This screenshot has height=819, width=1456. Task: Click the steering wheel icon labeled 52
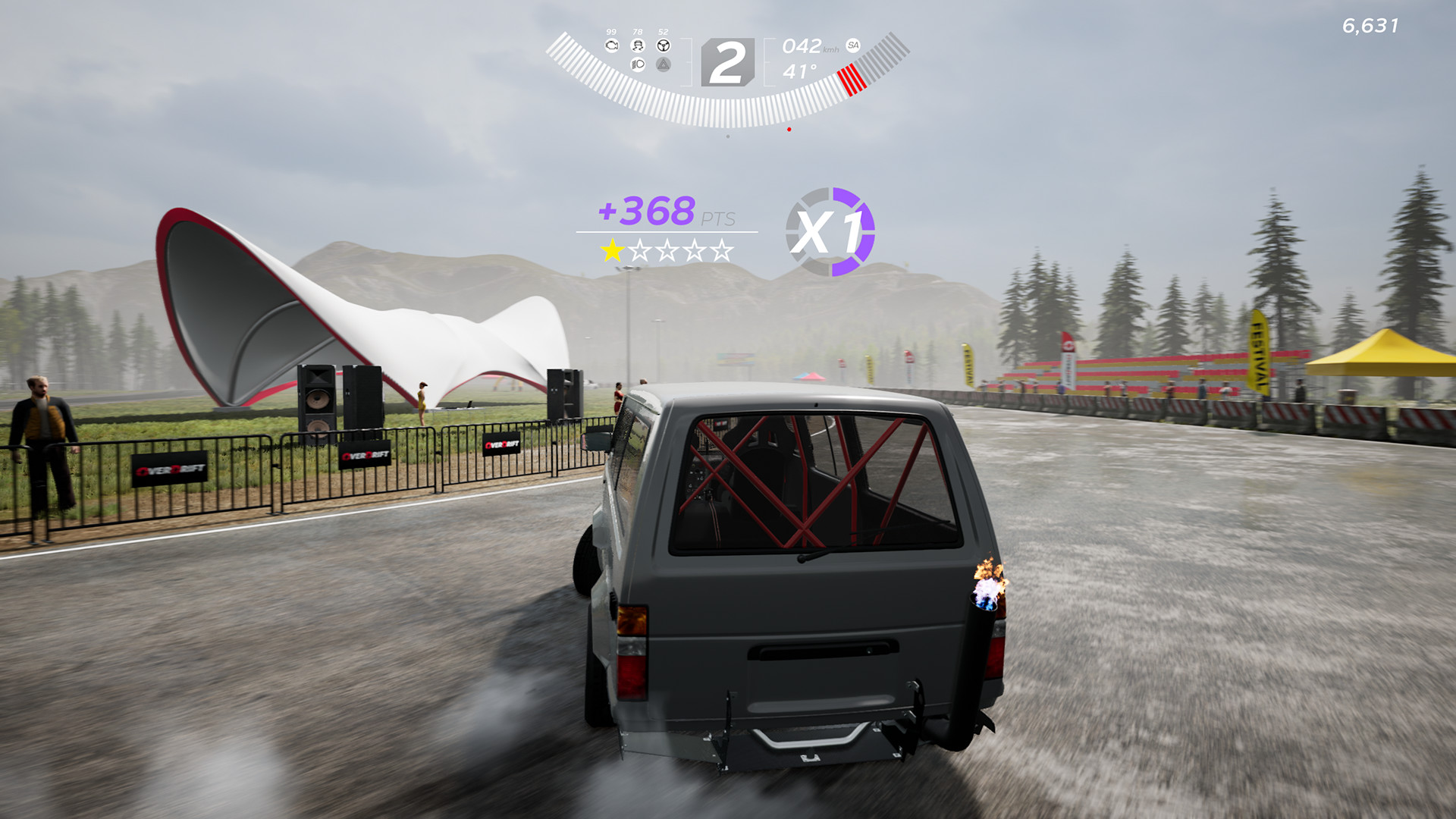[x=664, y=45]
